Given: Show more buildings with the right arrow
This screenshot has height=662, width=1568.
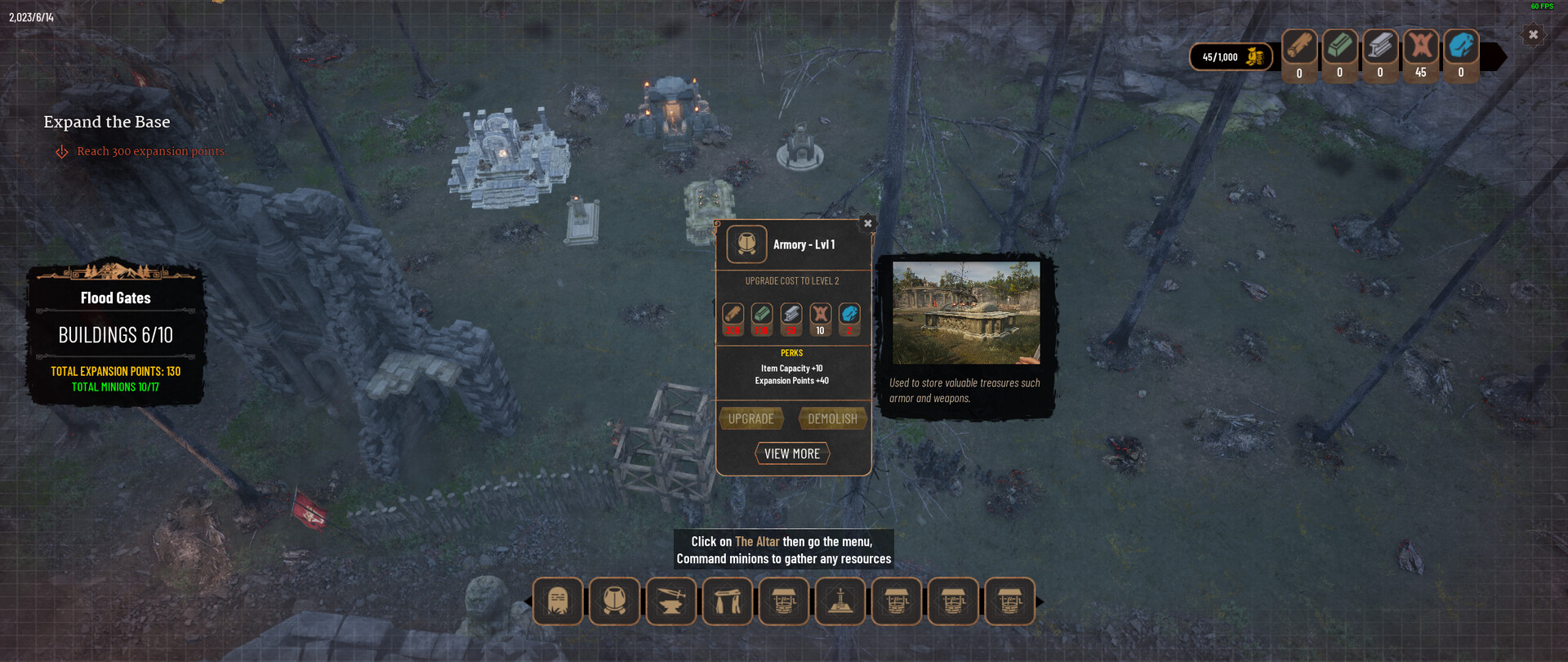Looking at the screenshot, I should 1040,602.
